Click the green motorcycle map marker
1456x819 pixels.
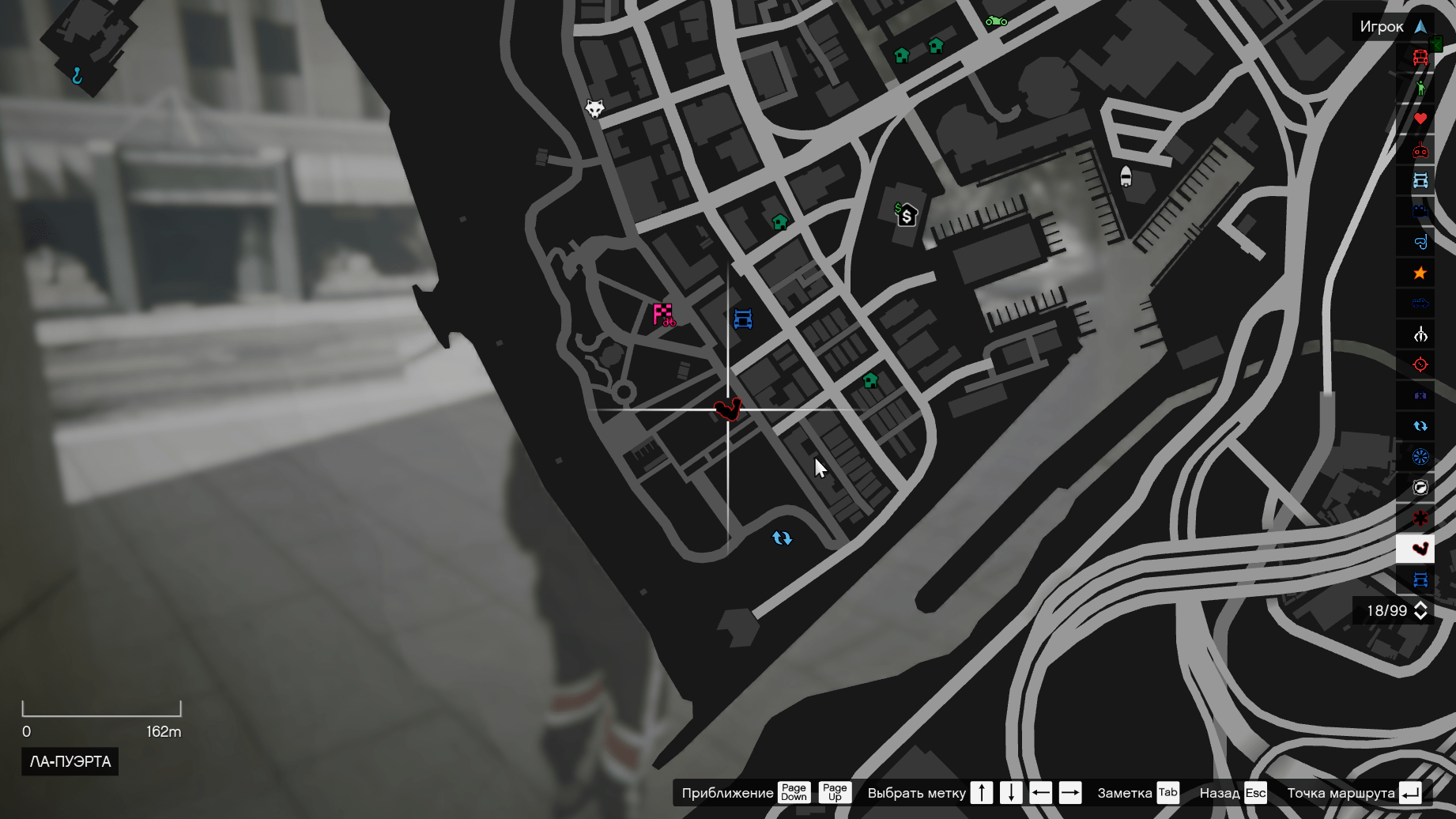tap(996, 21)
